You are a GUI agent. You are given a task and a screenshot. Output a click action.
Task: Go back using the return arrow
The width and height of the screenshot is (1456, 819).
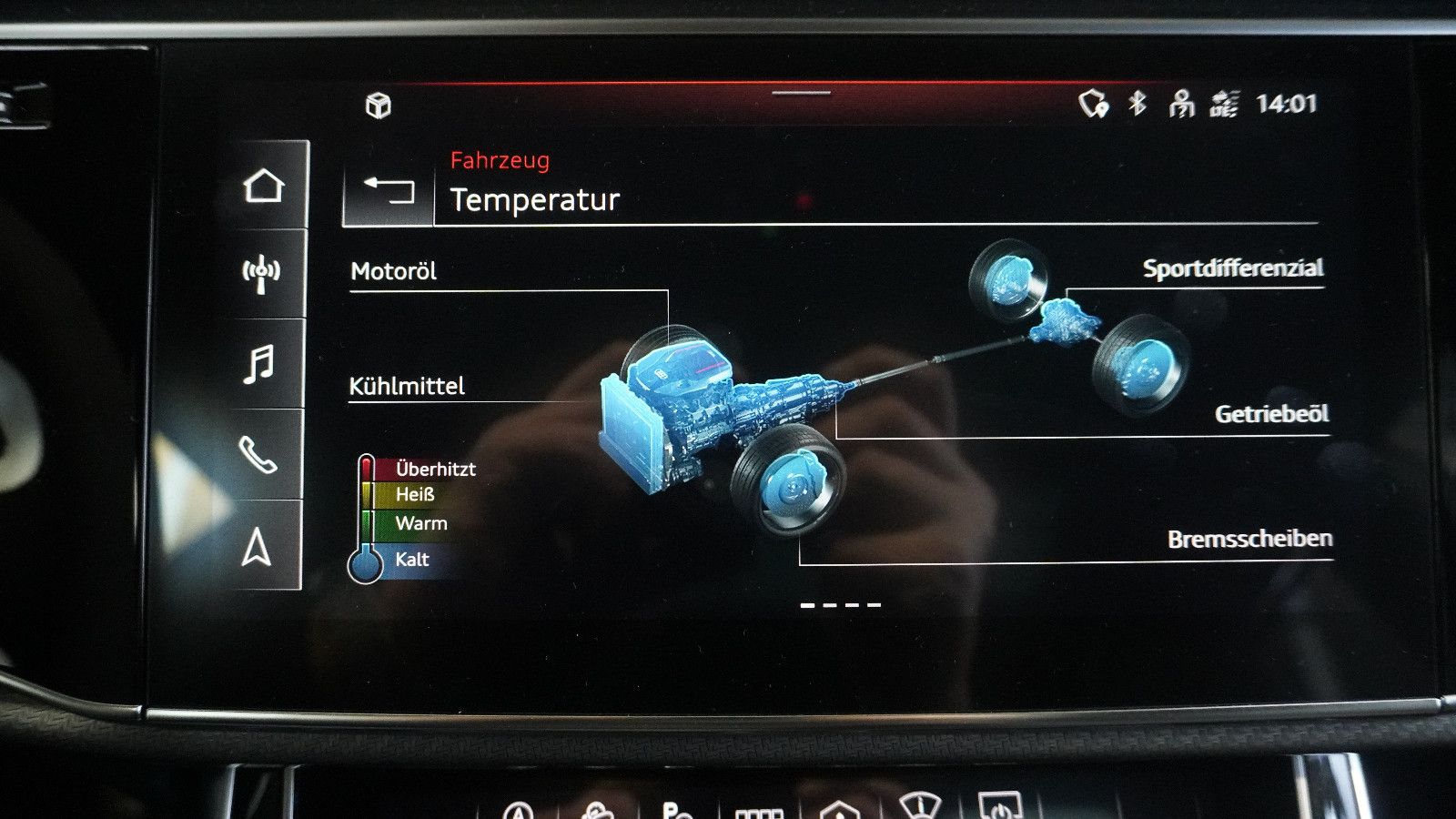click(x=389, y=191)
